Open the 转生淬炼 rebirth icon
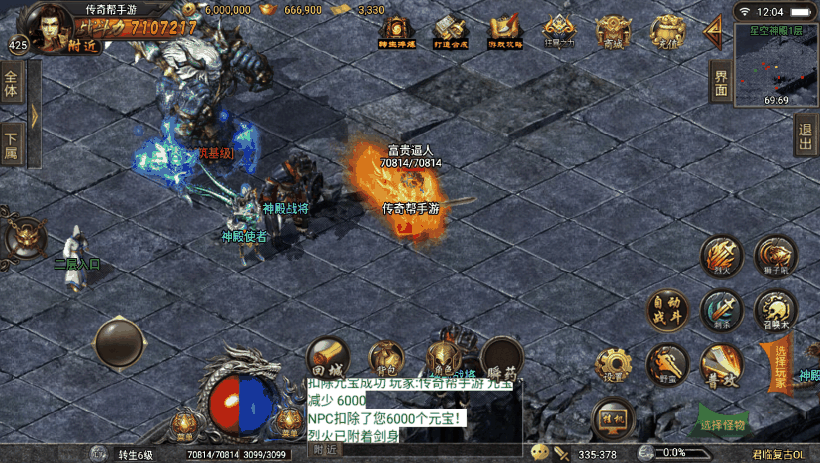This screenshot has height=463, width=820. (x=397, y=32)
